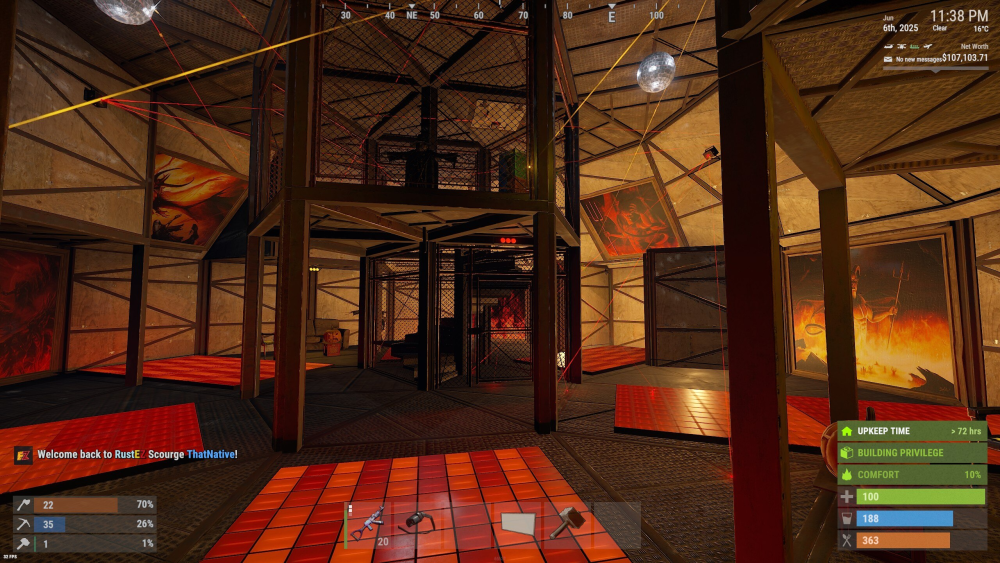The width and height of the screenshot is (1000, 563).
Task: Click the woodcutting hatchet skill icon
Action: click(22, 506)
